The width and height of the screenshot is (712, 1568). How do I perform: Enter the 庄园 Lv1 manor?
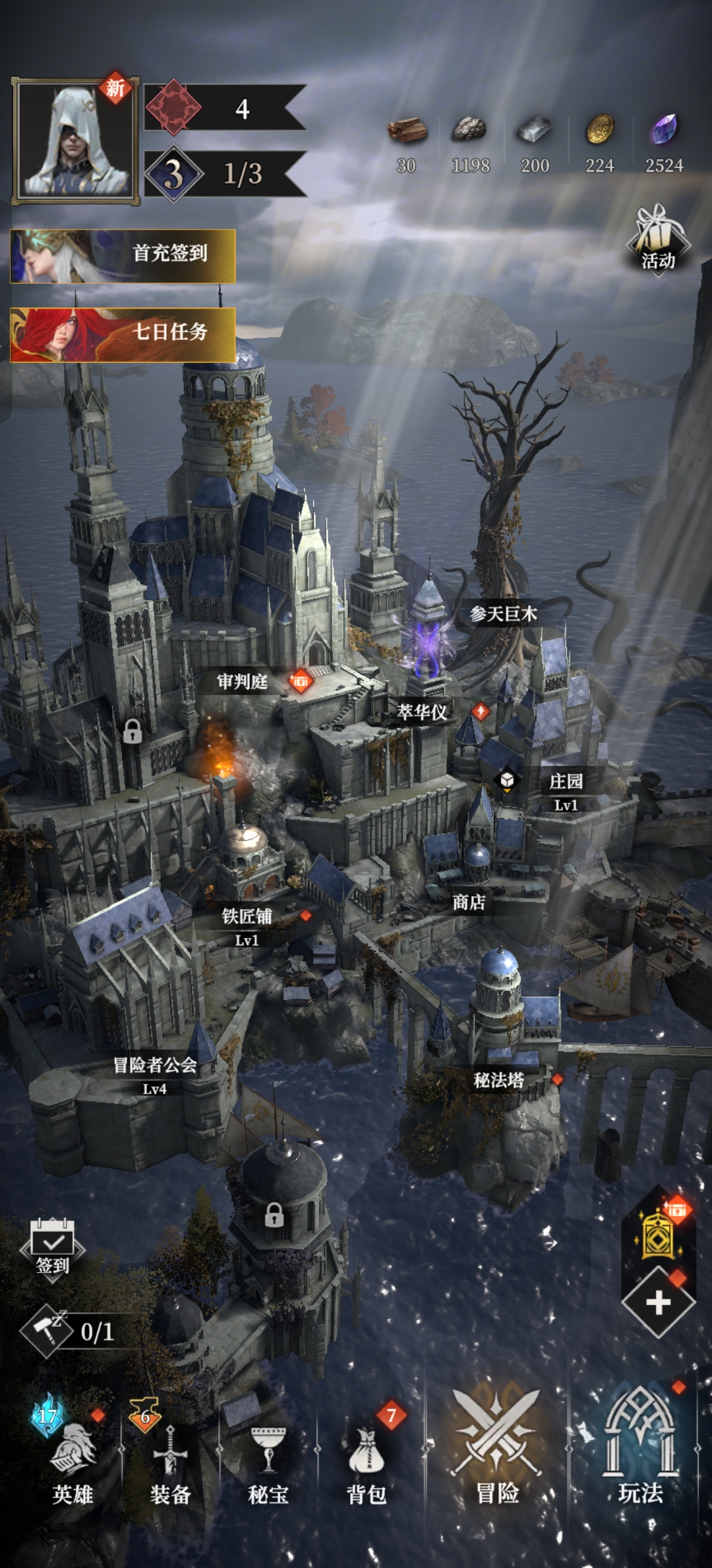566,789
